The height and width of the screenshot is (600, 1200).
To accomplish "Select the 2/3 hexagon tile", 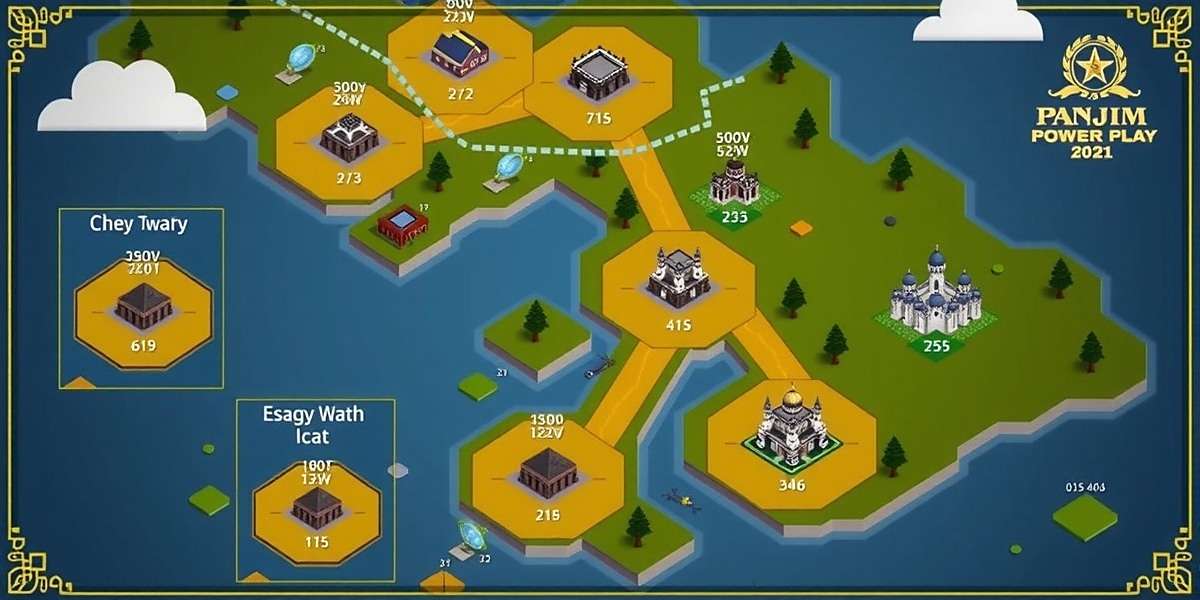I will pos(348,143).
